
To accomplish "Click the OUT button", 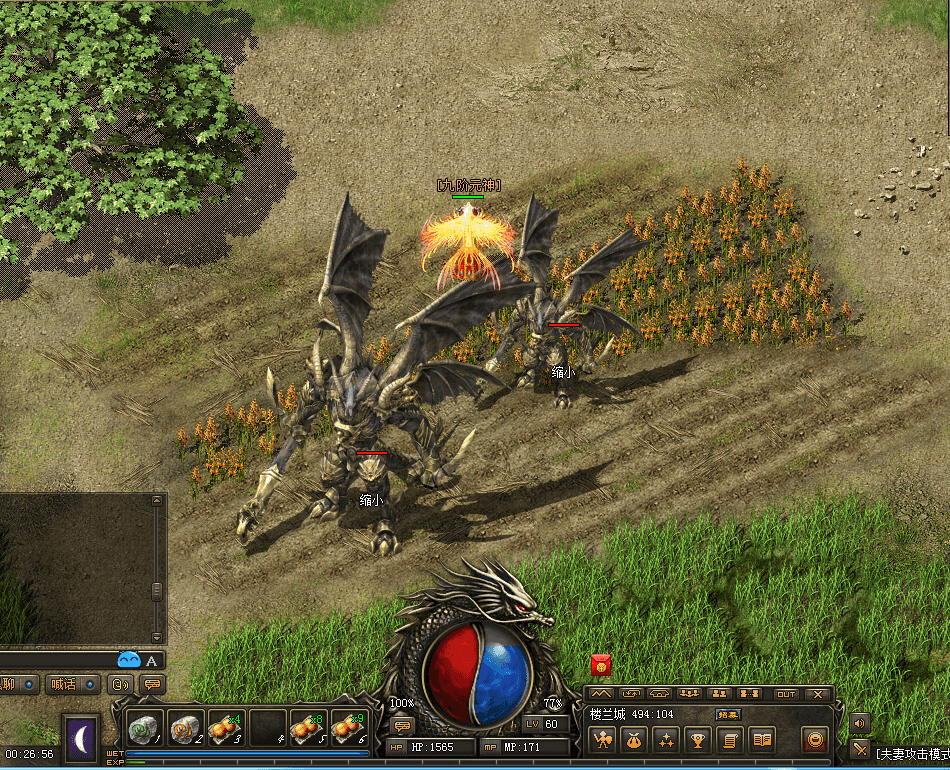I will (787, 694).
